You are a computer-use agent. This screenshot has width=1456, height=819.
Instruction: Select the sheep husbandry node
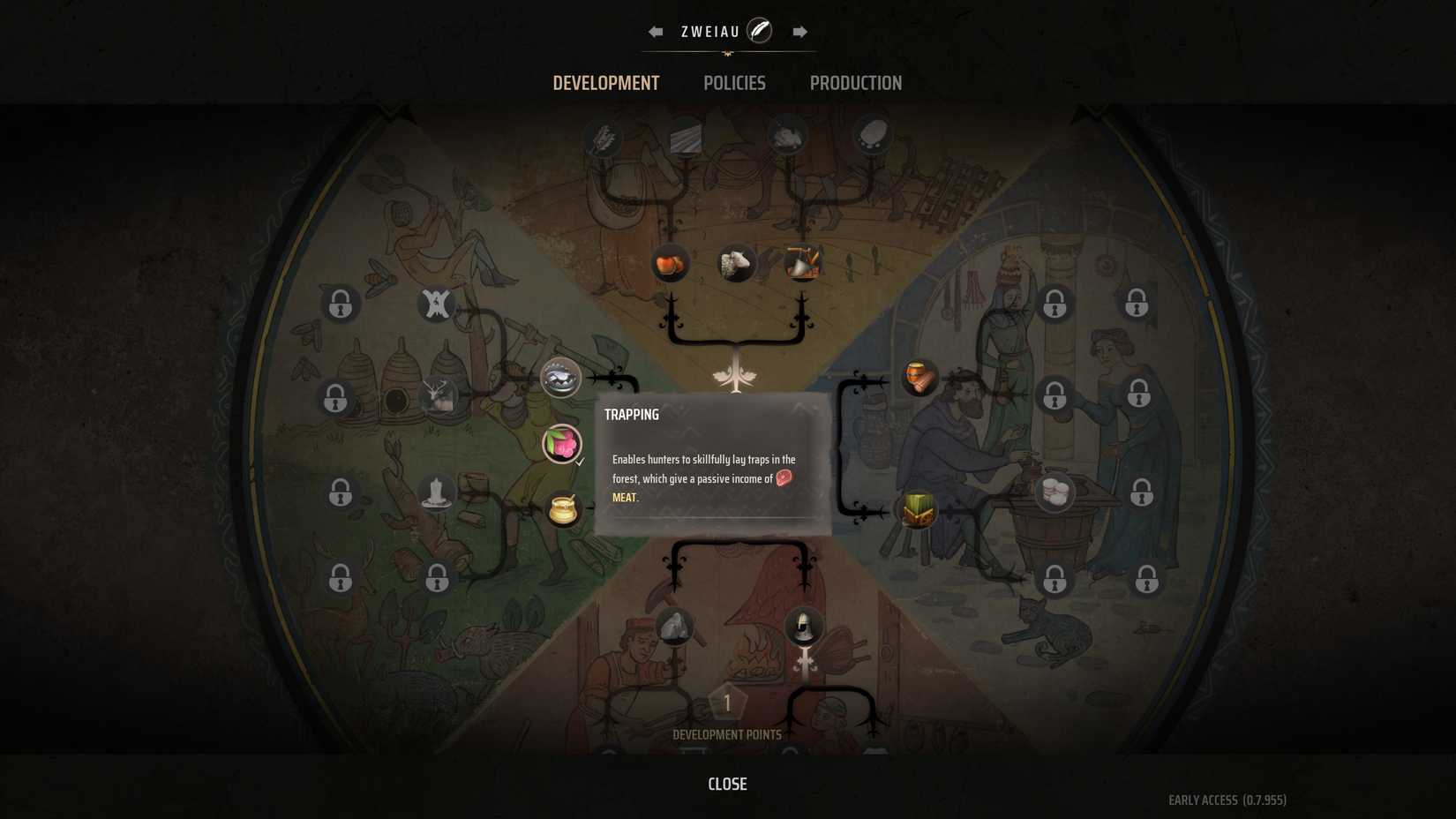(x=735, y=262)
